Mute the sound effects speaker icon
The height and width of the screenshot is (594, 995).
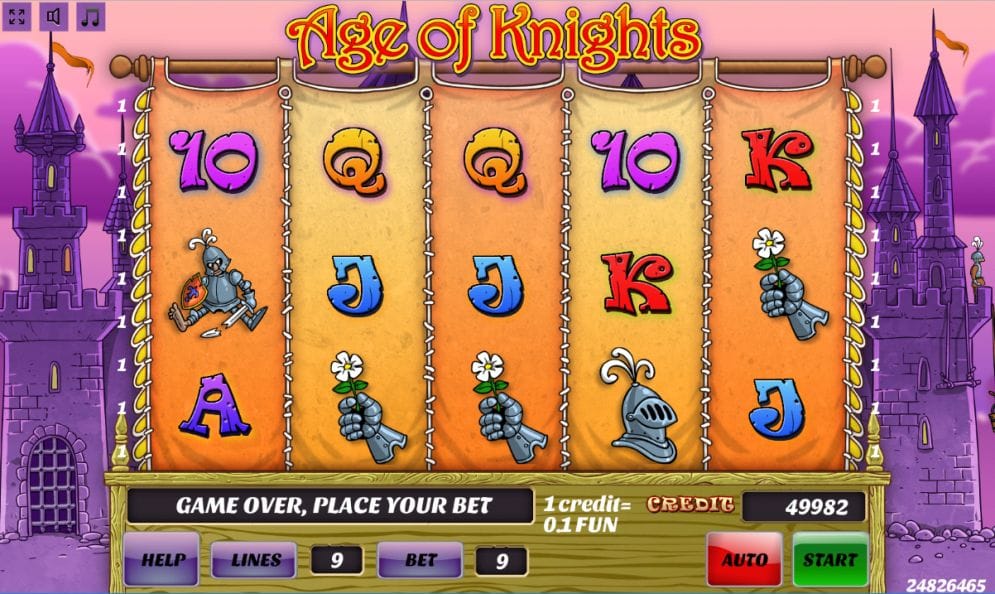[53, 17]
